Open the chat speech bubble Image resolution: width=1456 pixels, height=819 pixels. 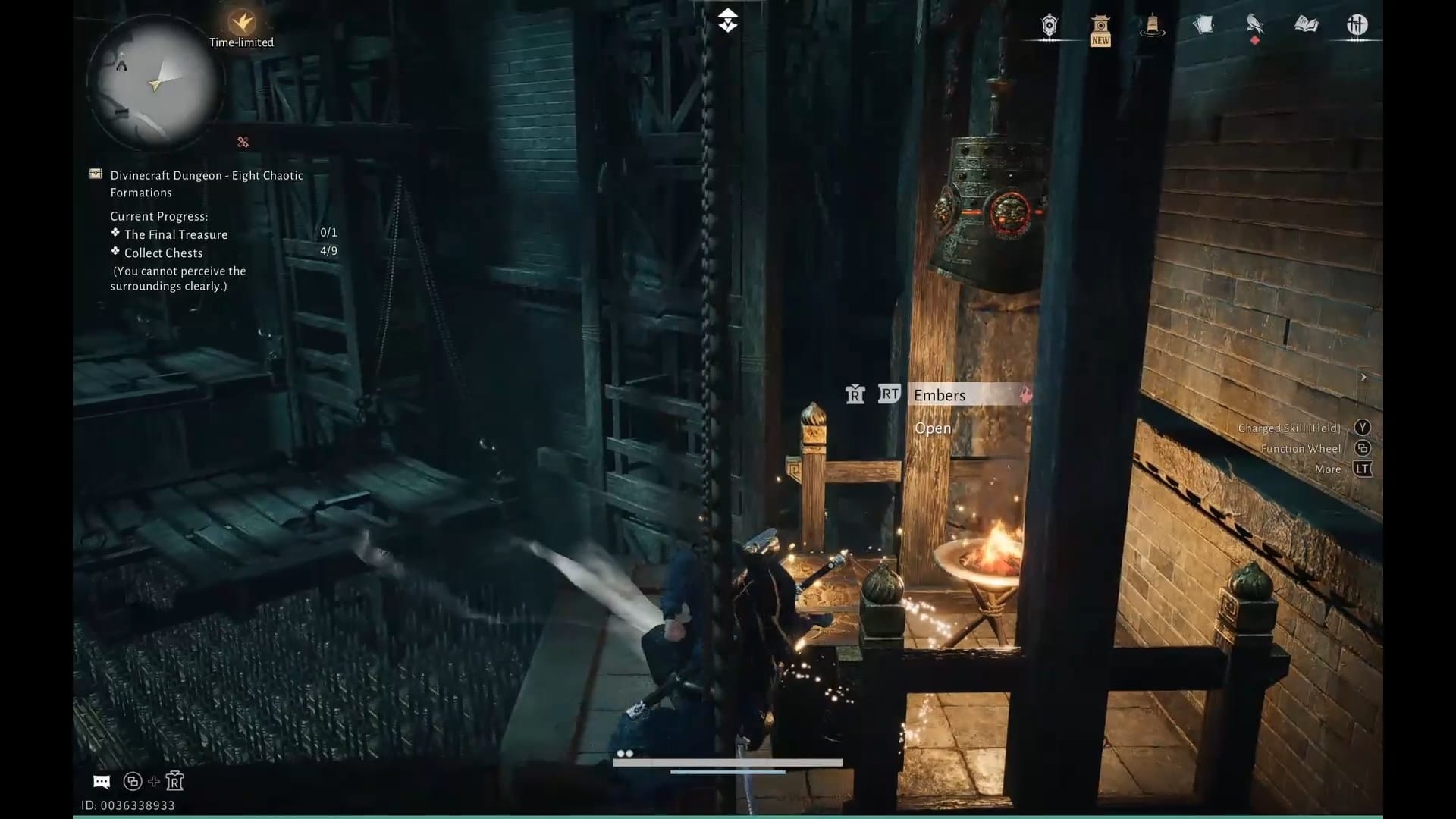point(102,782)
